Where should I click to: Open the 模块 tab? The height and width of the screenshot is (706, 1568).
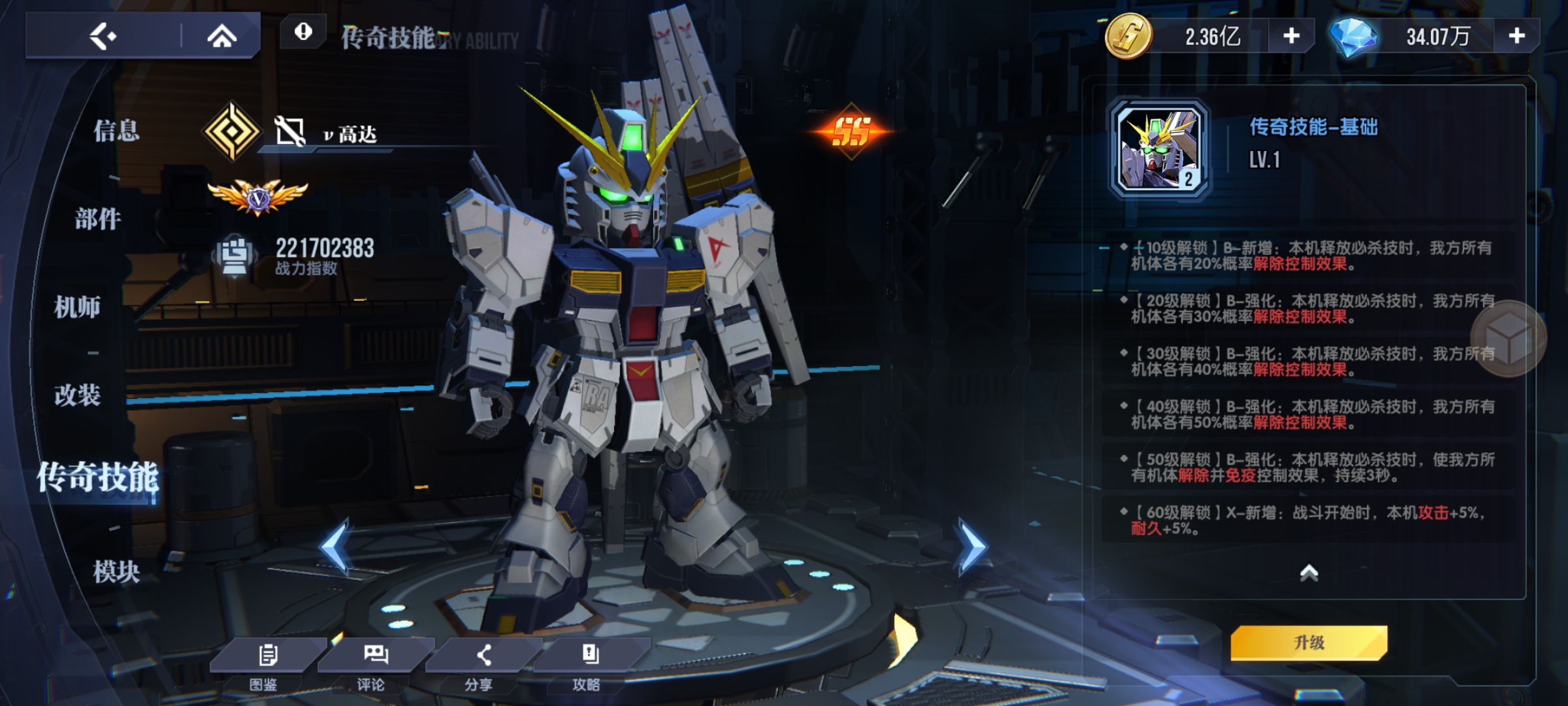pyautogui.click(x=116, y=571)
